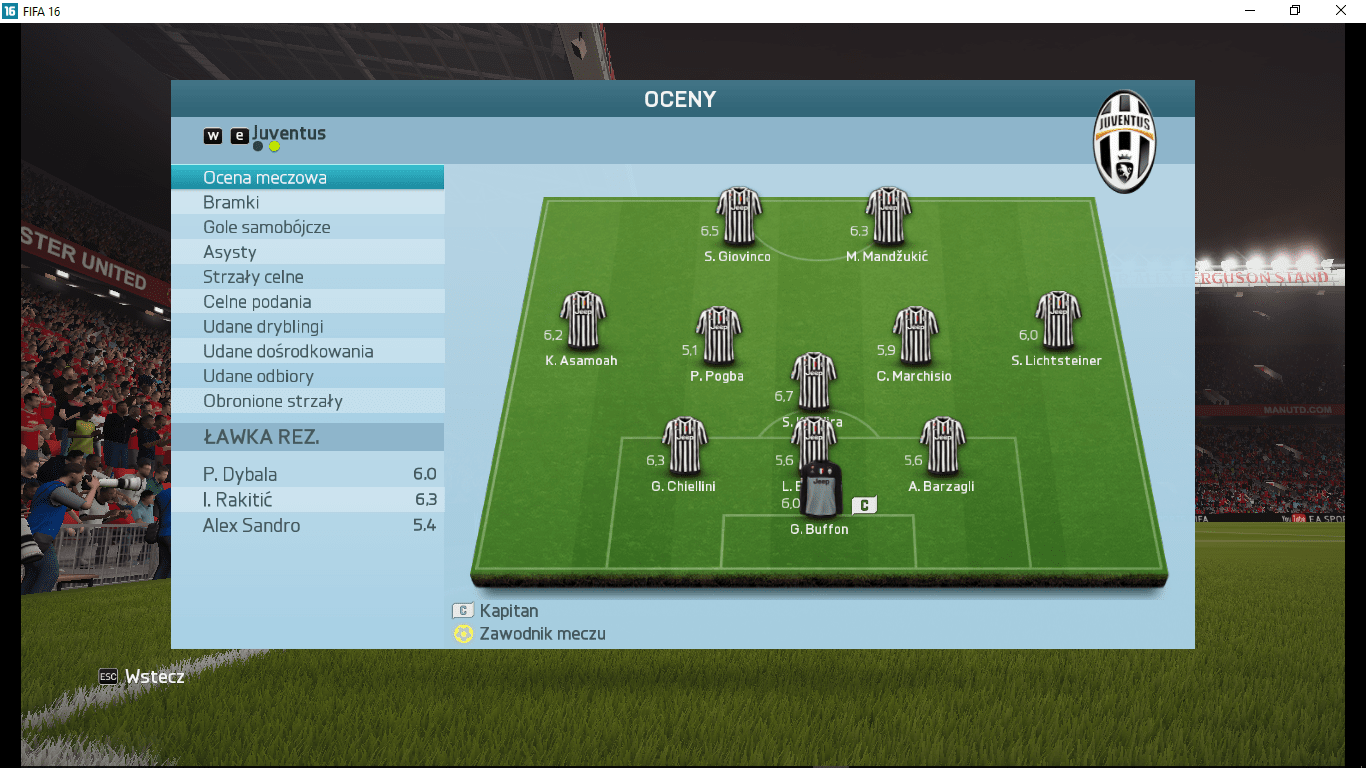Screen dimensions: 1366x768
Task: Click goalkeeper G. Buffon's shirt
Action: 821,489
